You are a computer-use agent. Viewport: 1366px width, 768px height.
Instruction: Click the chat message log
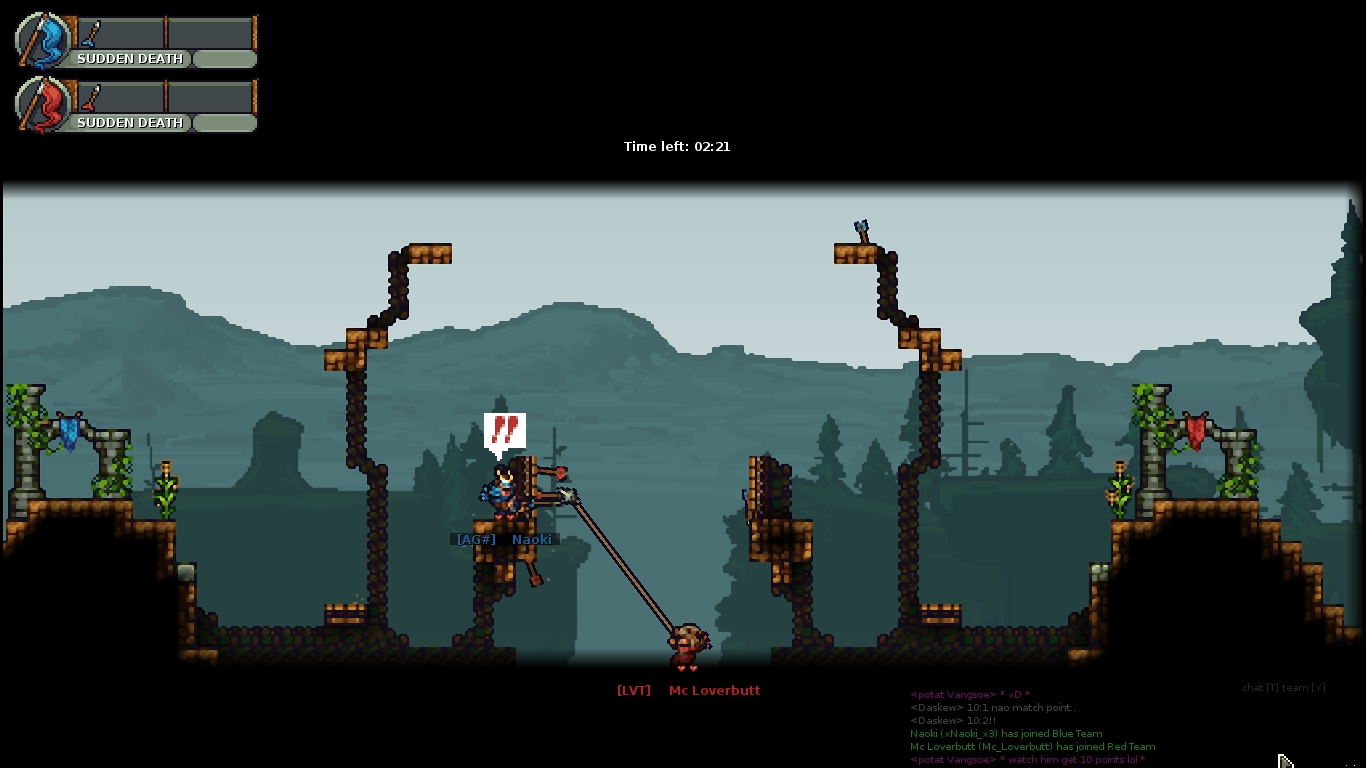pos(1032,727)
